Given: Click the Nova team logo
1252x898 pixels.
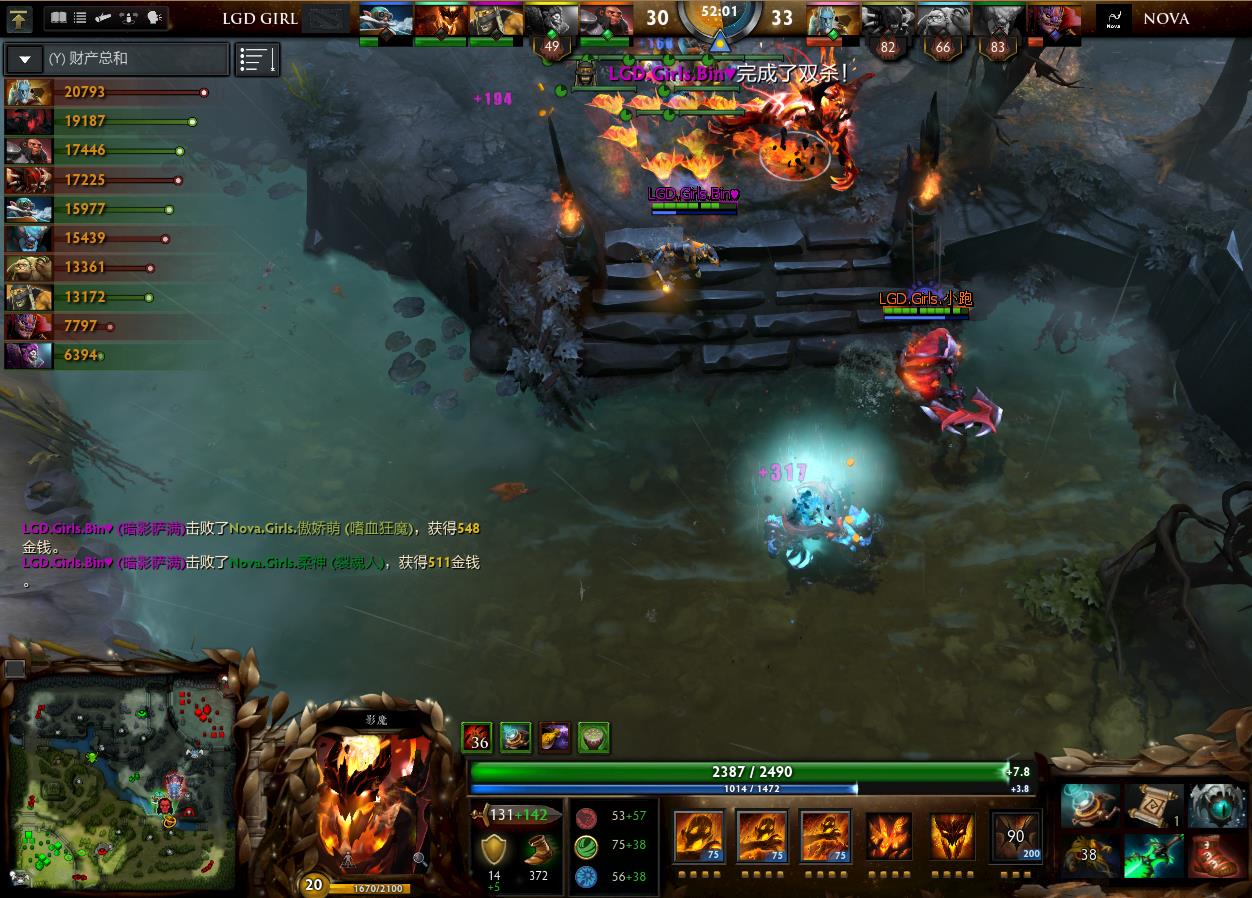Looking at the screenshot, I should tap(1114, 19).
